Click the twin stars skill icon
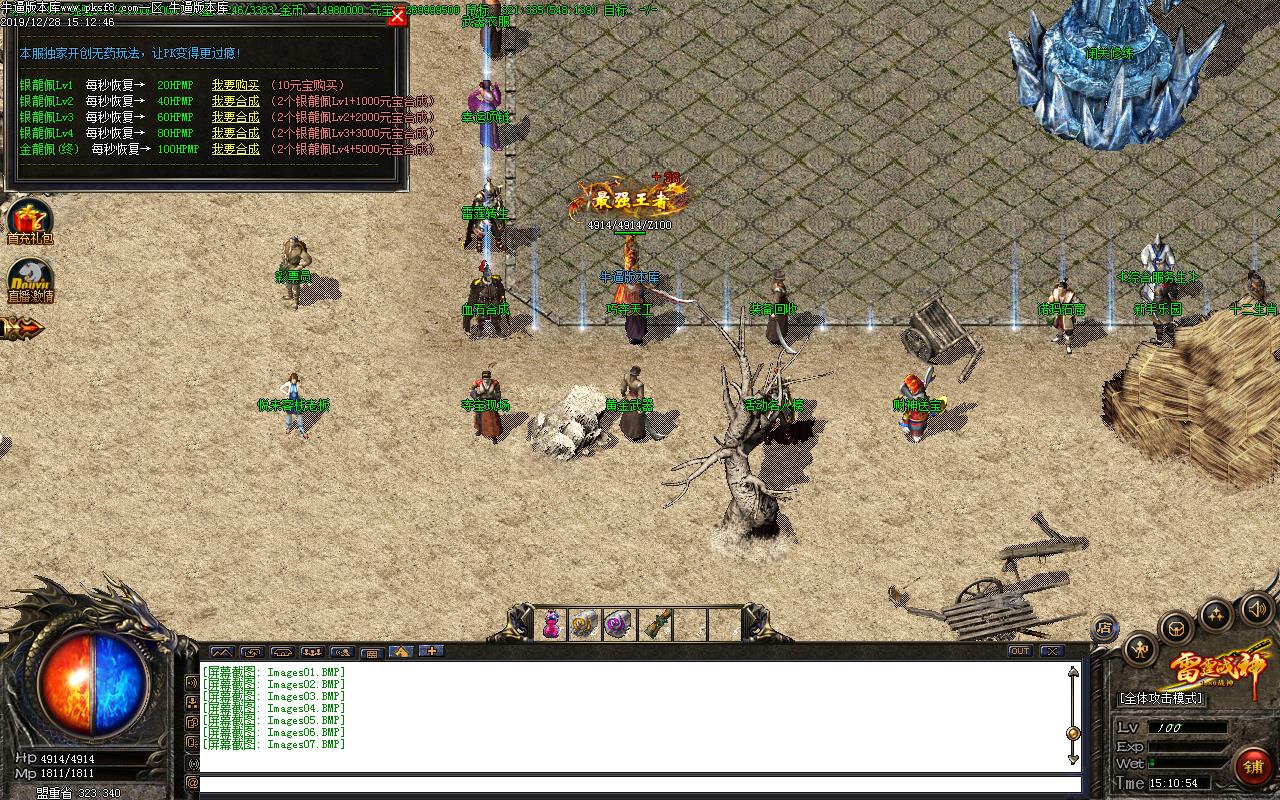The image size is (1280, 800). click(x=1215, y=614)
